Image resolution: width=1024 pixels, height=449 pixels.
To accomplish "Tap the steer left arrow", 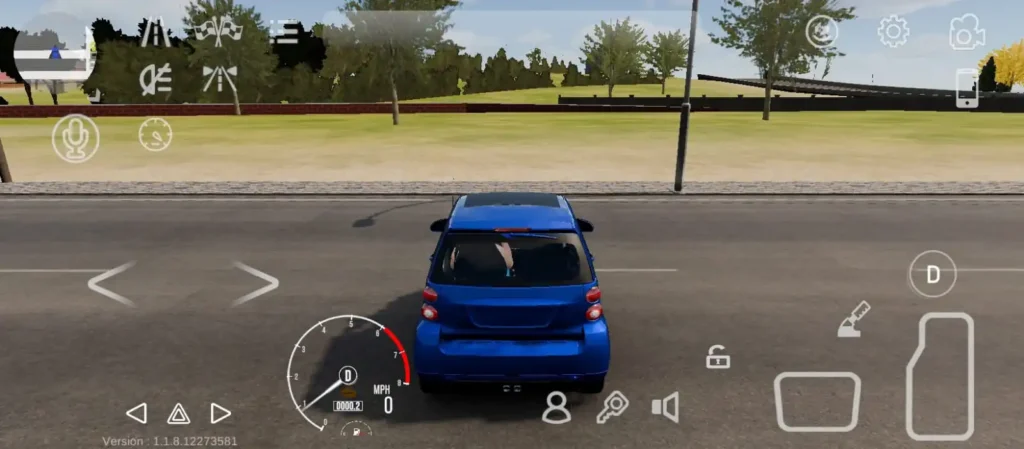I will click(x=111, y=283).
